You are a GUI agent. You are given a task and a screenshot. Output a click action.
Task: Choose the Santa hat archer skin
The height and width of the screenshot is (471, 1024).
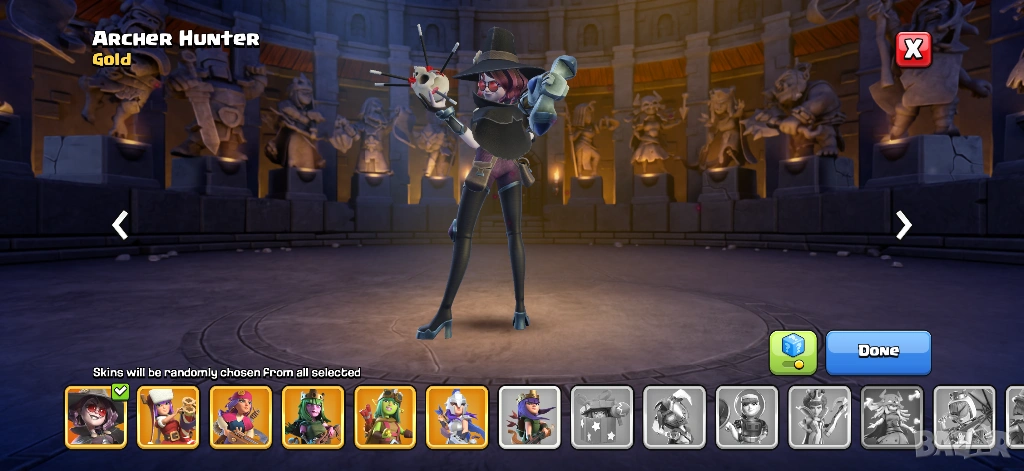(x=168, y=417)
